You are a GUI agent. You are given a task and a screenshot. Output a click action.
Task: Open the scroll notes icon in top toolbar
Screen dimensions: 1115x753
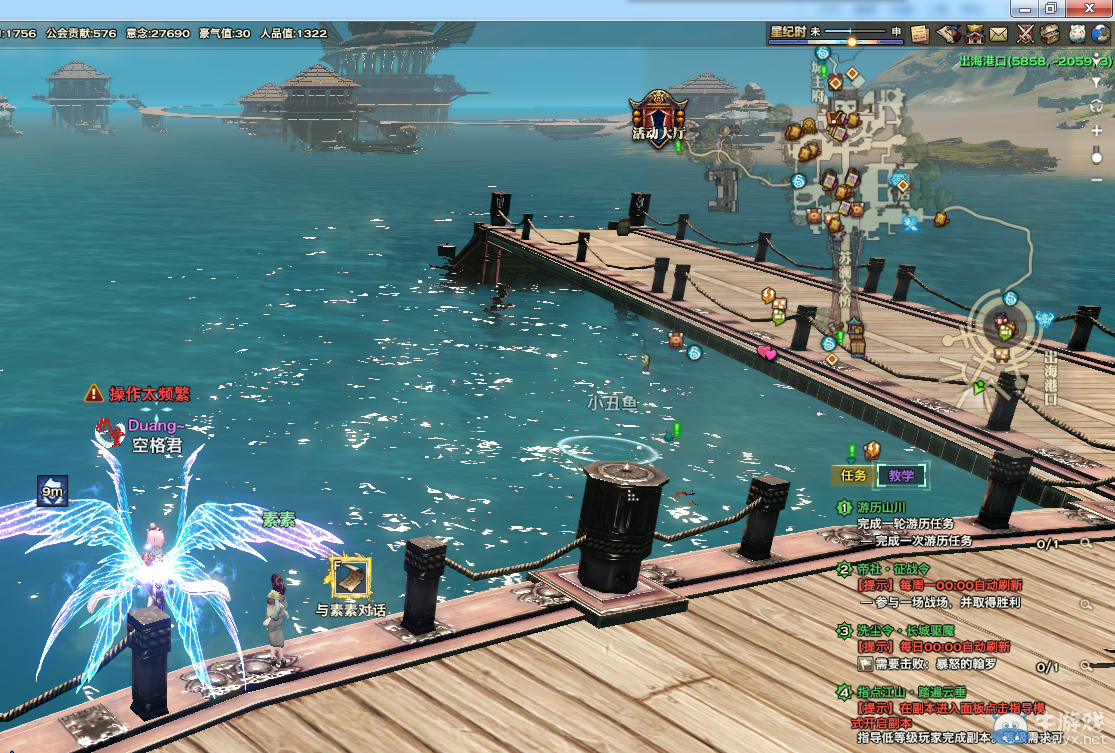[x=920, y=33]
